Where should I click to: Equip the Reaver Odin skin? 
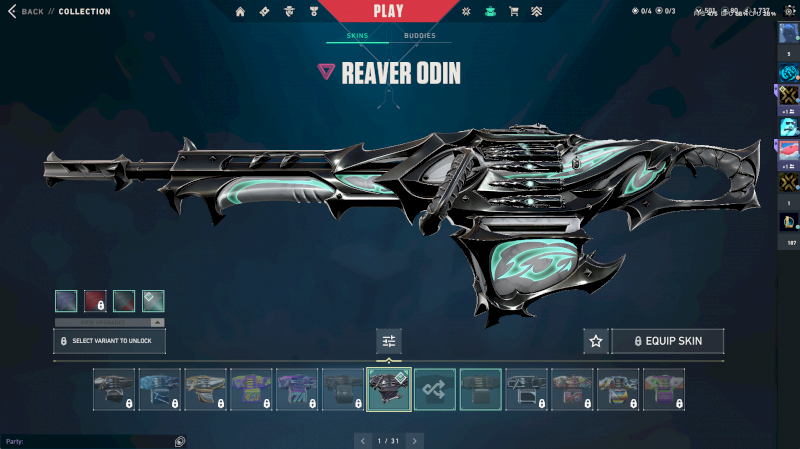[667, 341]
